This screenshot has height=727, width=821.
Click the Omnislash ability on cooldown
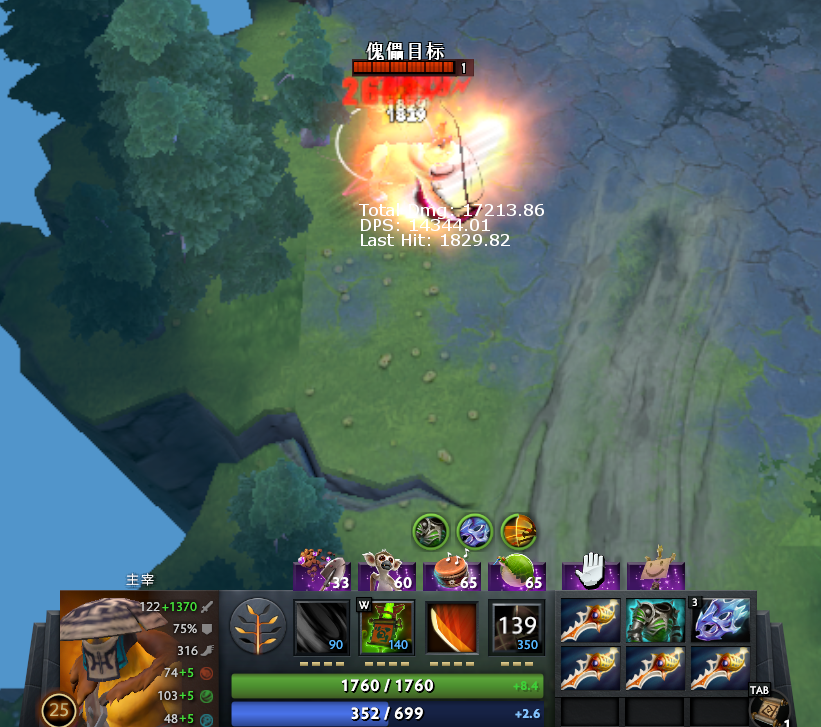coord(517,627)
